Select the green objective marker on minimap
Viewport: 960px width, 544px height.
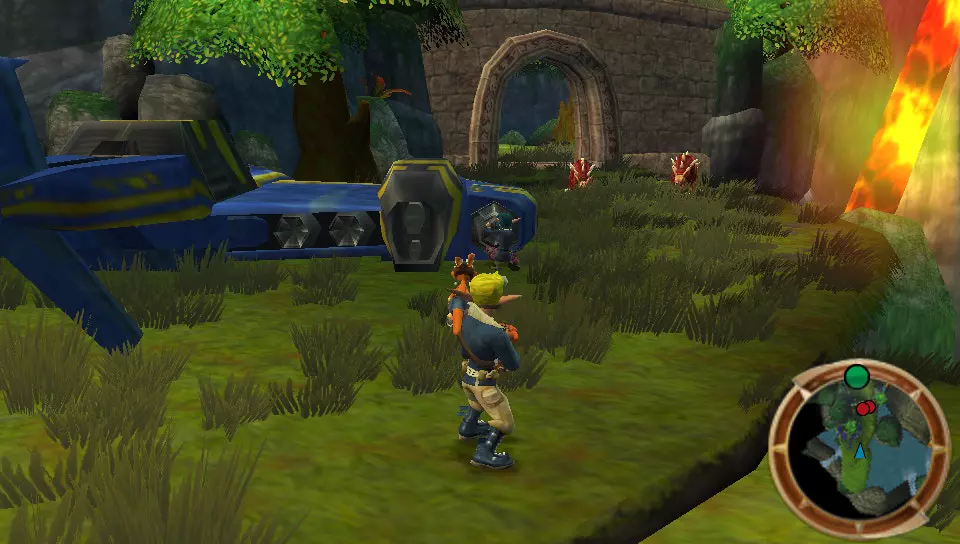[856, 377]
